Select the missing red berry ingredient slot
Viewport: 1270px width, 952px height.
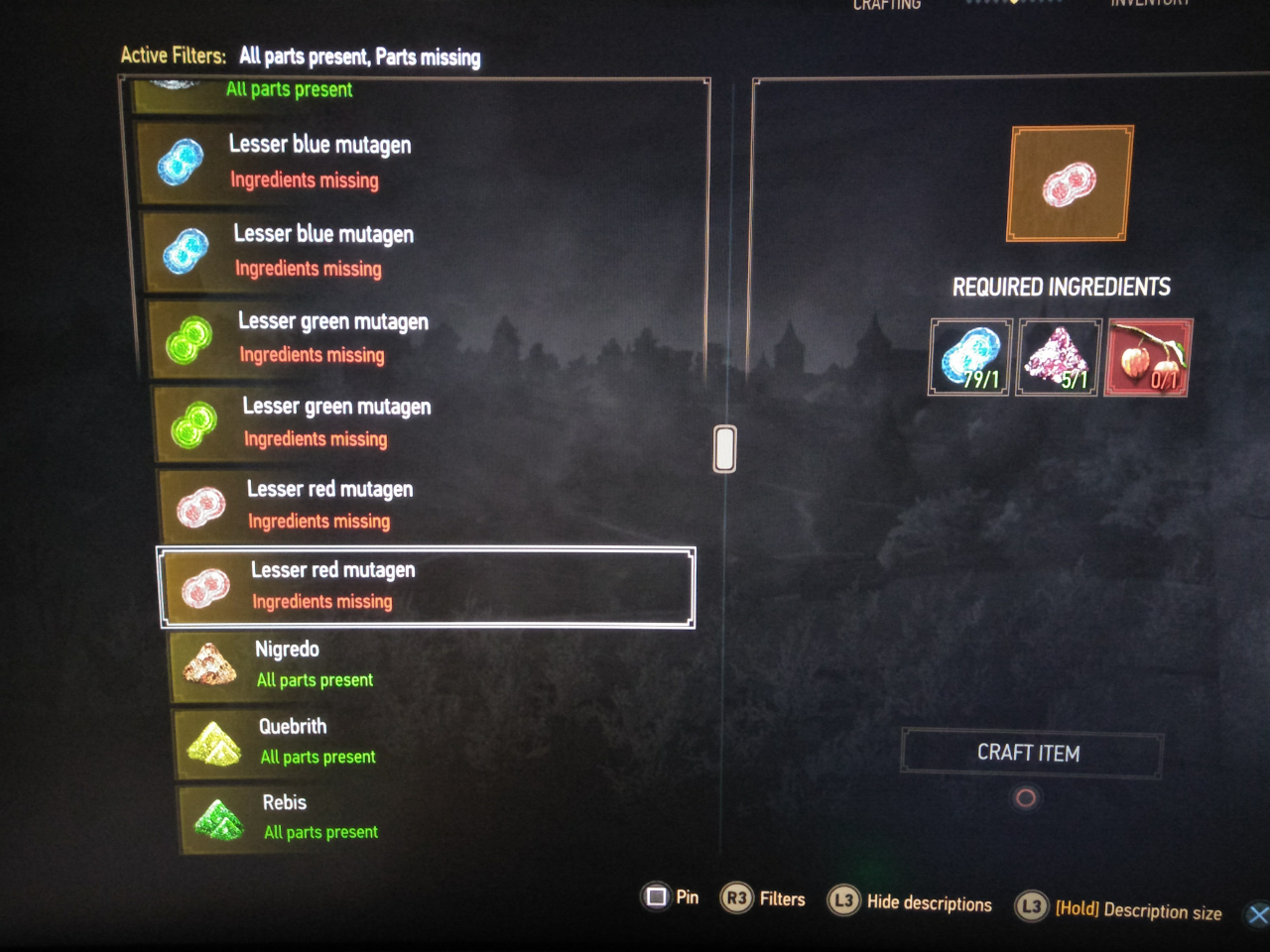point(1149,358)
